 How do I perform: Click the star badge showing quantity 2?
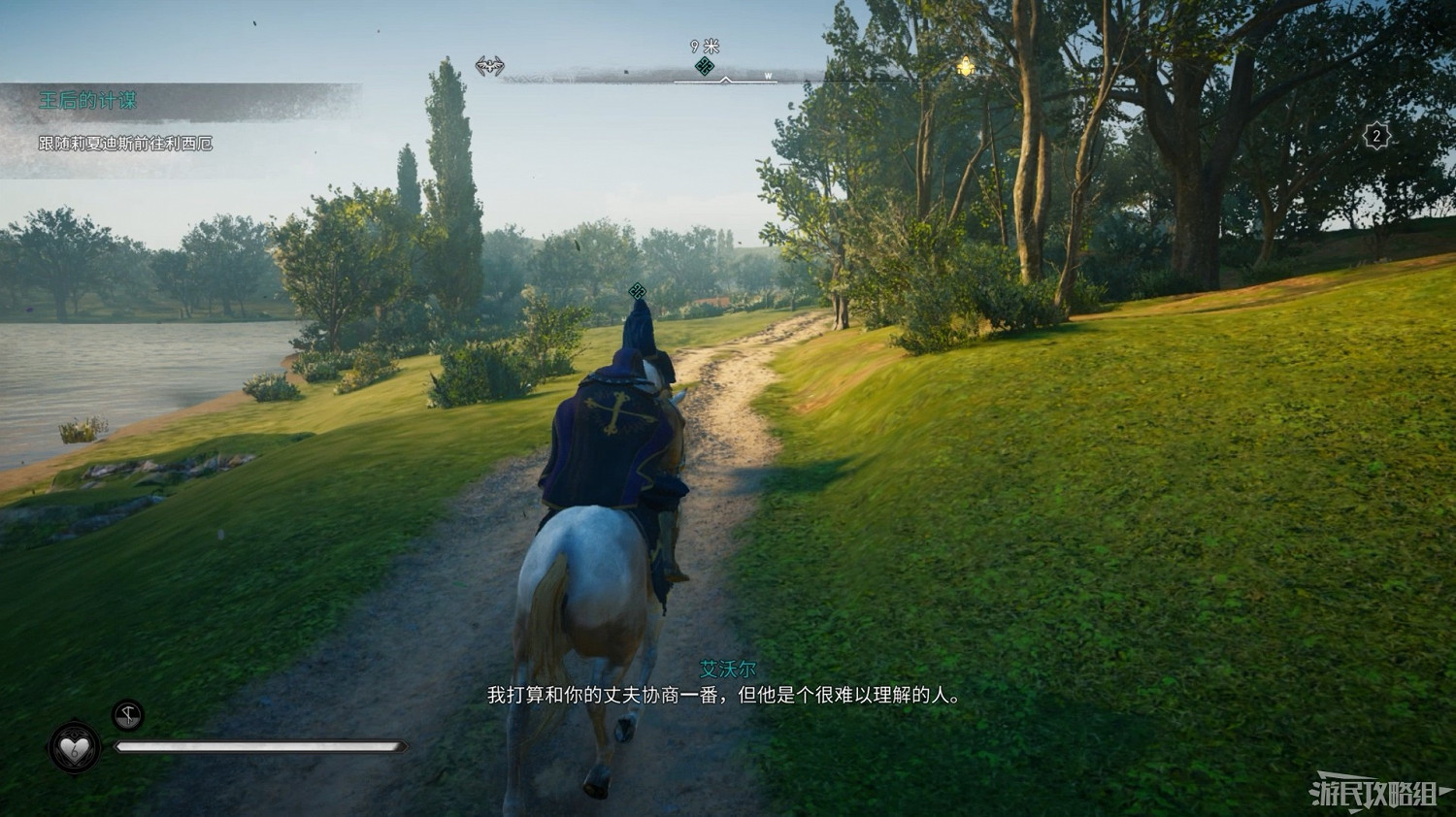[x=1377, y=137]
